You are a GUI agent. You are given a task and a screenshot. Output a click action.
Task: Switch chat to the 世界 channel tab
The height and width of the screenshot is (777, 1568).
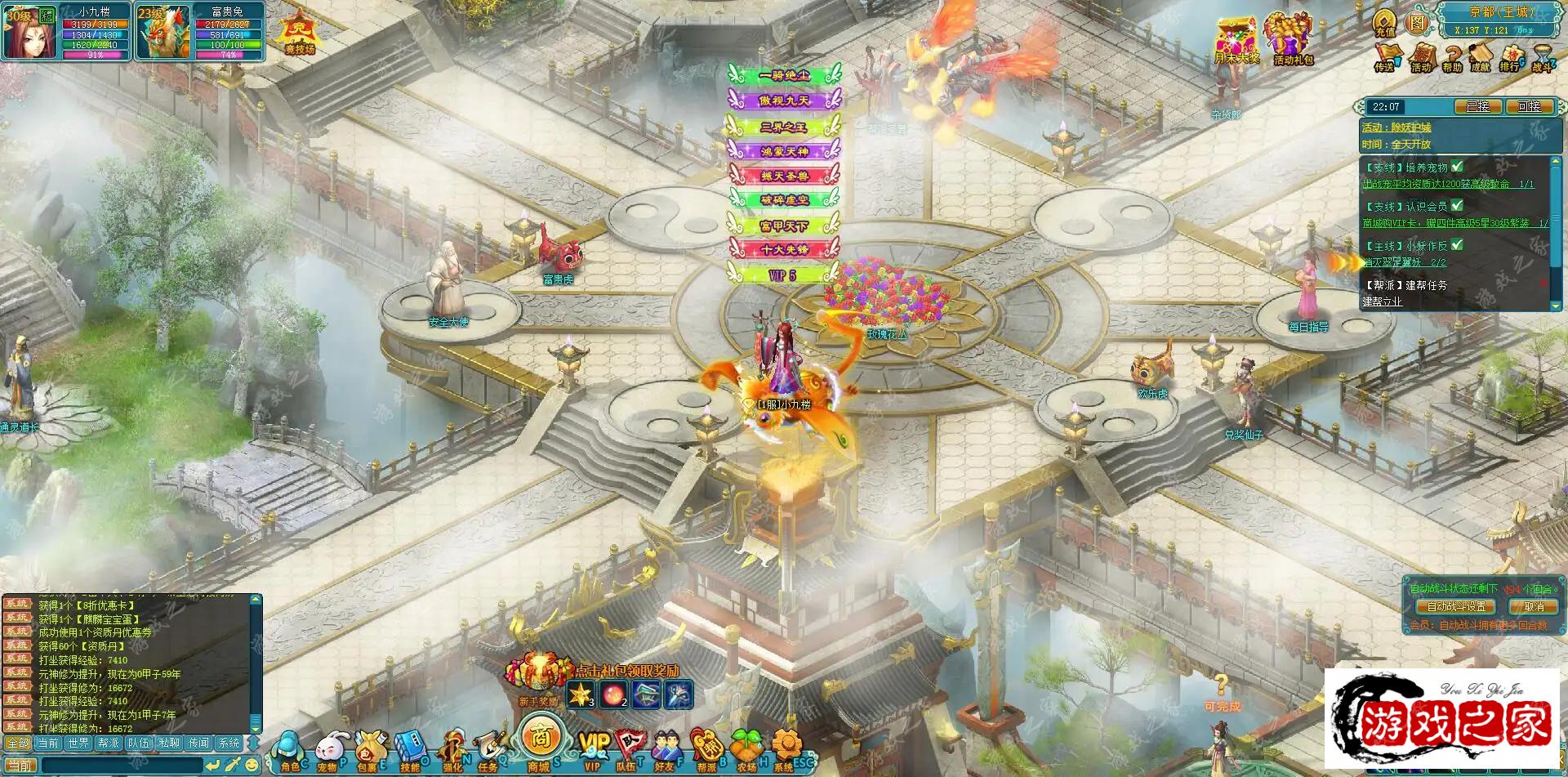pyautogui.click(x=78, y=744)
